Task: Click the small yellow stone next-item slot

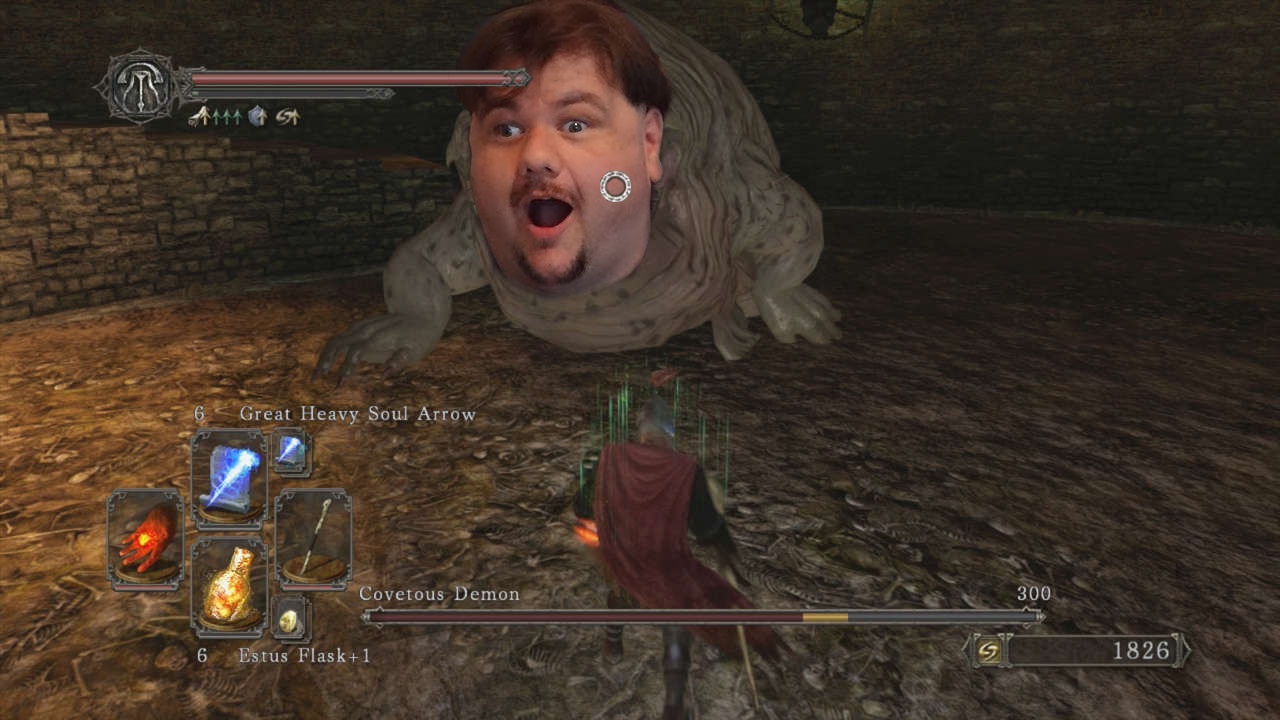Action: coord(290,620)
